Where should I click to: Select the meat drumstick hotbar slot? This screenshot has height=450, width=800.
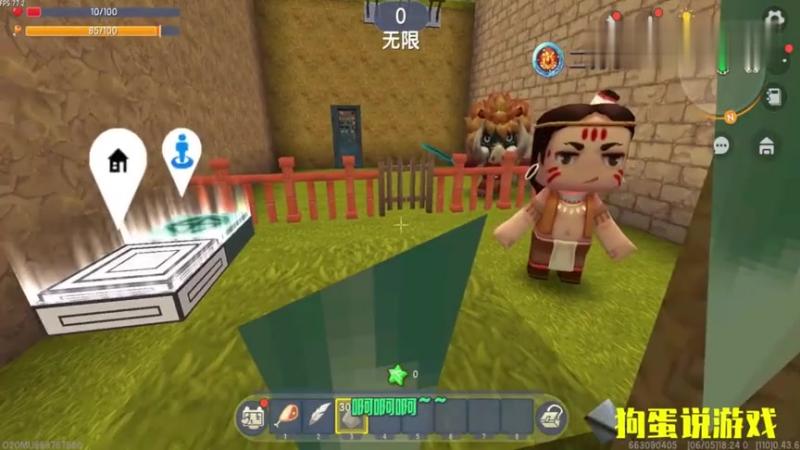286,415
